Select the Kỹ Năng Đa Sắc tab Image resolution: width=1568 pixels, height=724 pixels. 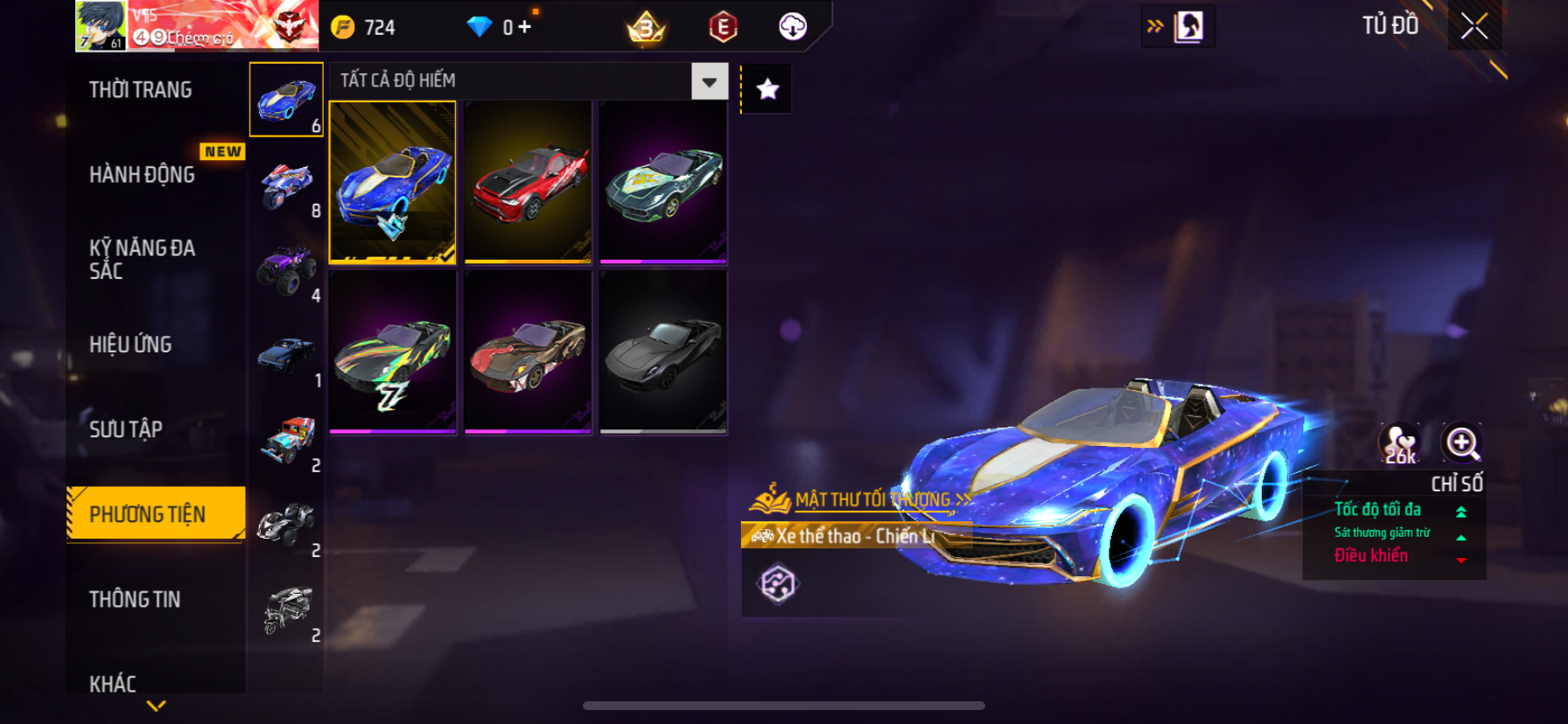143,260
